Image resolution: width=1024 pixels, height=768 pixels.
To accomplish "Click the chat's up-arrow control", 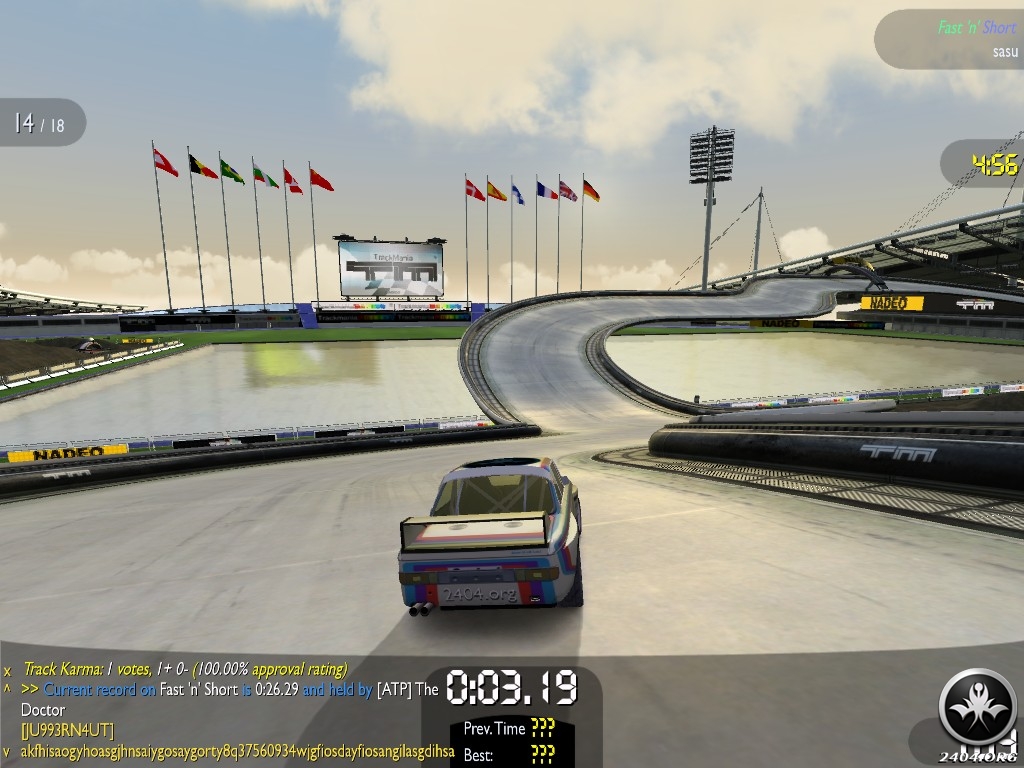I will click(x=7, y=689).
